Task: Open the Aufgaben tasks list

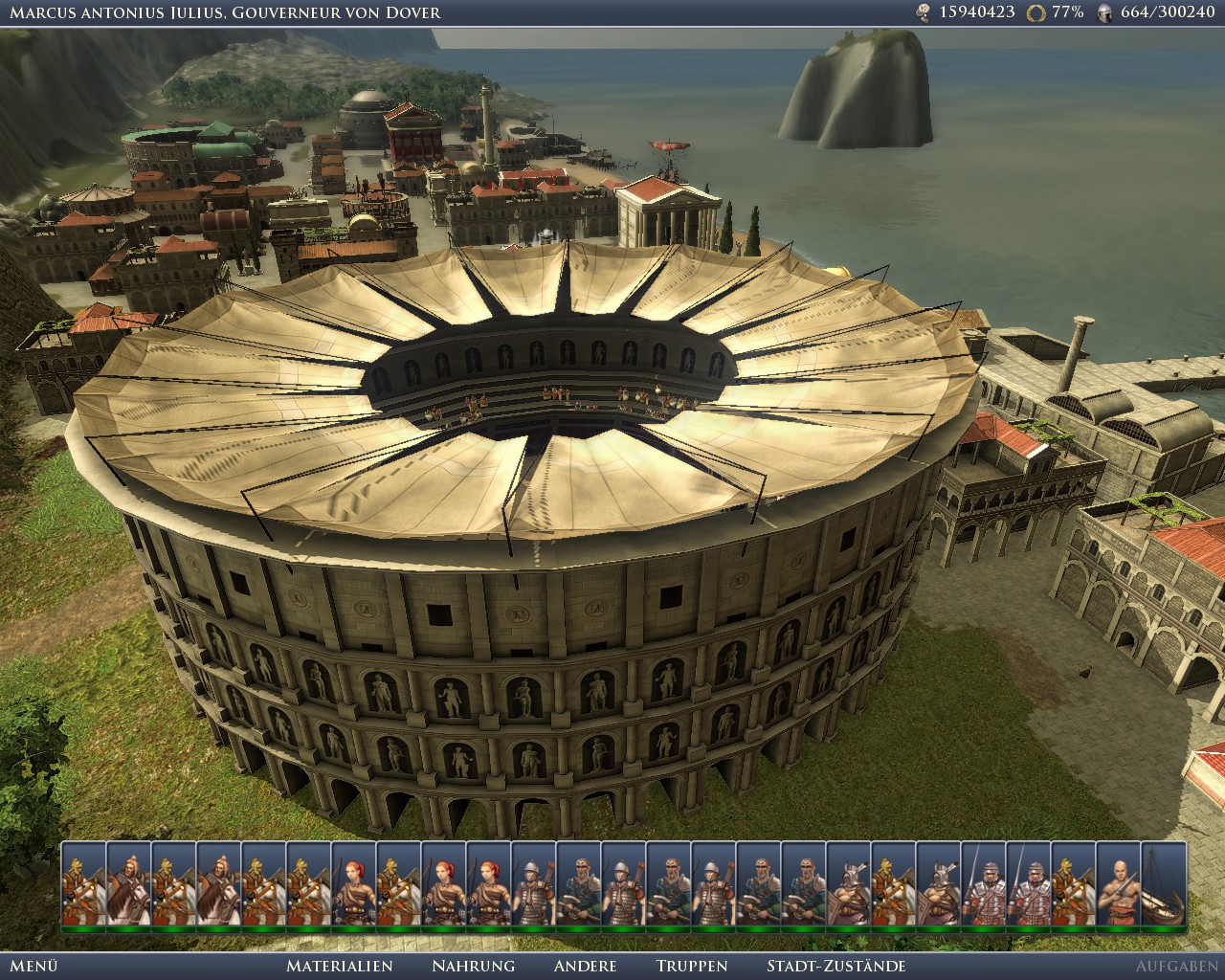Action: pos(1176,966)
